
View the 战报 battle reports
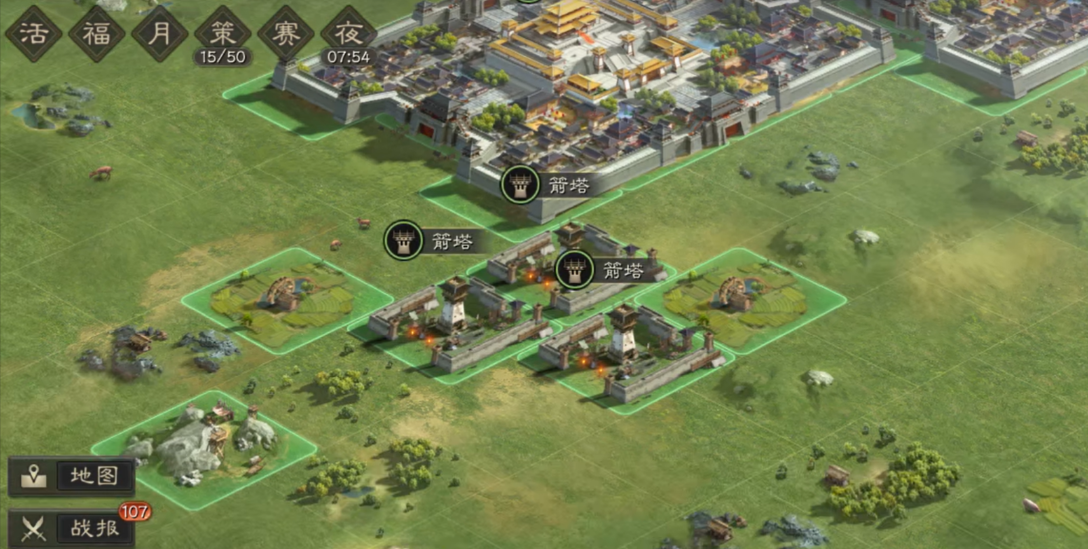tap(72, 528)
